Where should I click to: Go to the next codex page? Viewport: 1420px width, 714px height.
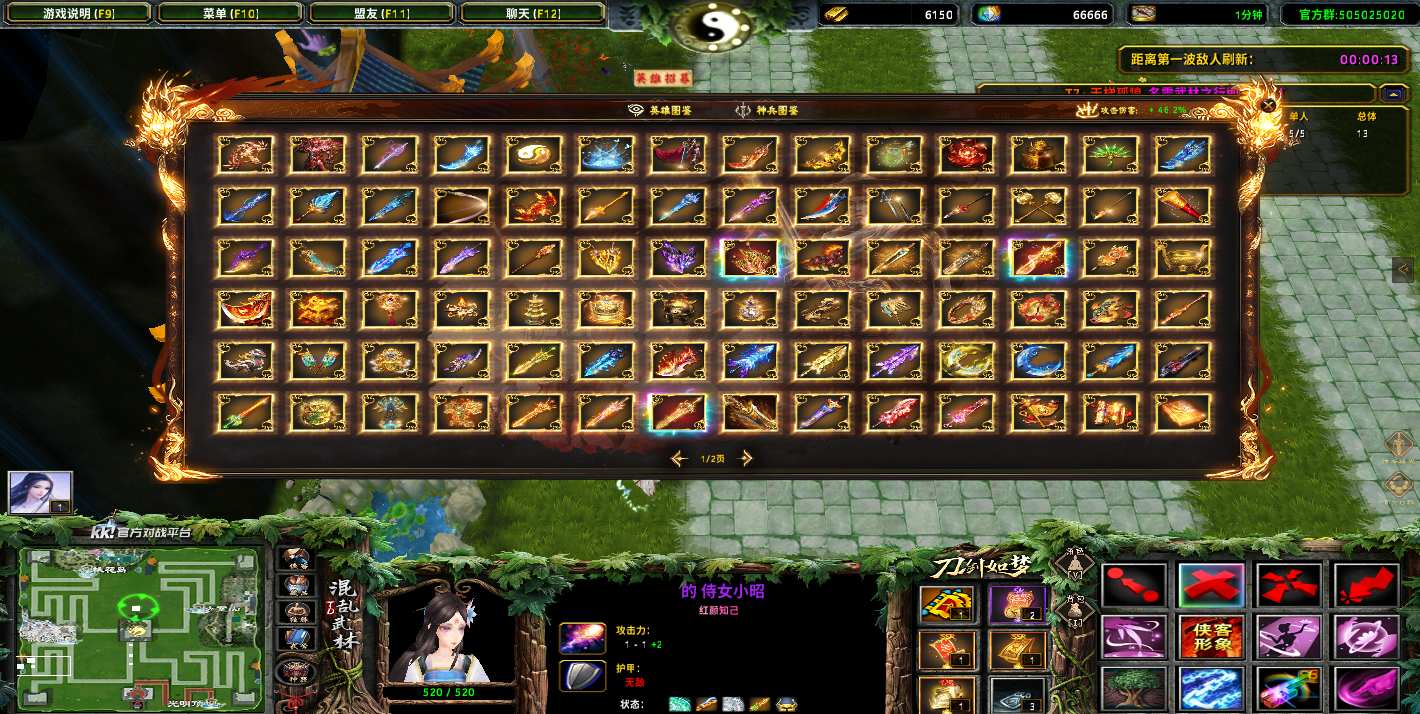tap(745, 459)
